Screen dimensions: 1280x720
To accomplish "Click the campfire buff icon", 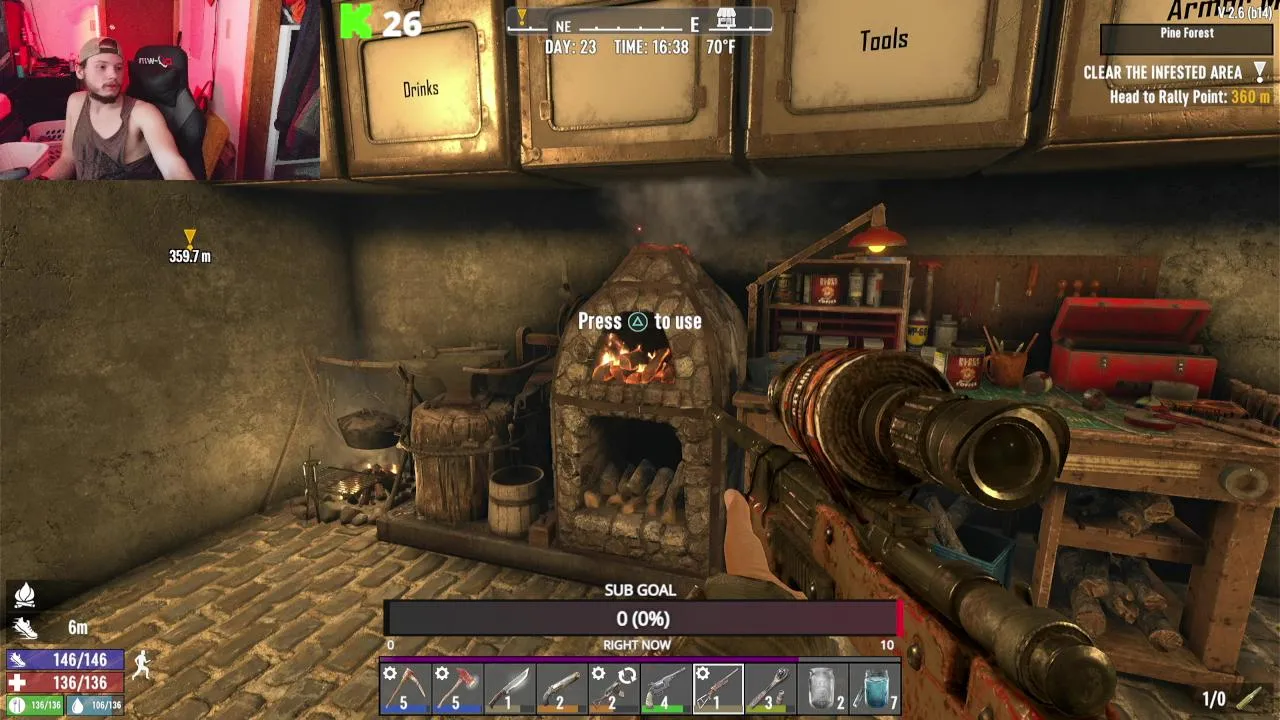I will click(x=24, y=596).
